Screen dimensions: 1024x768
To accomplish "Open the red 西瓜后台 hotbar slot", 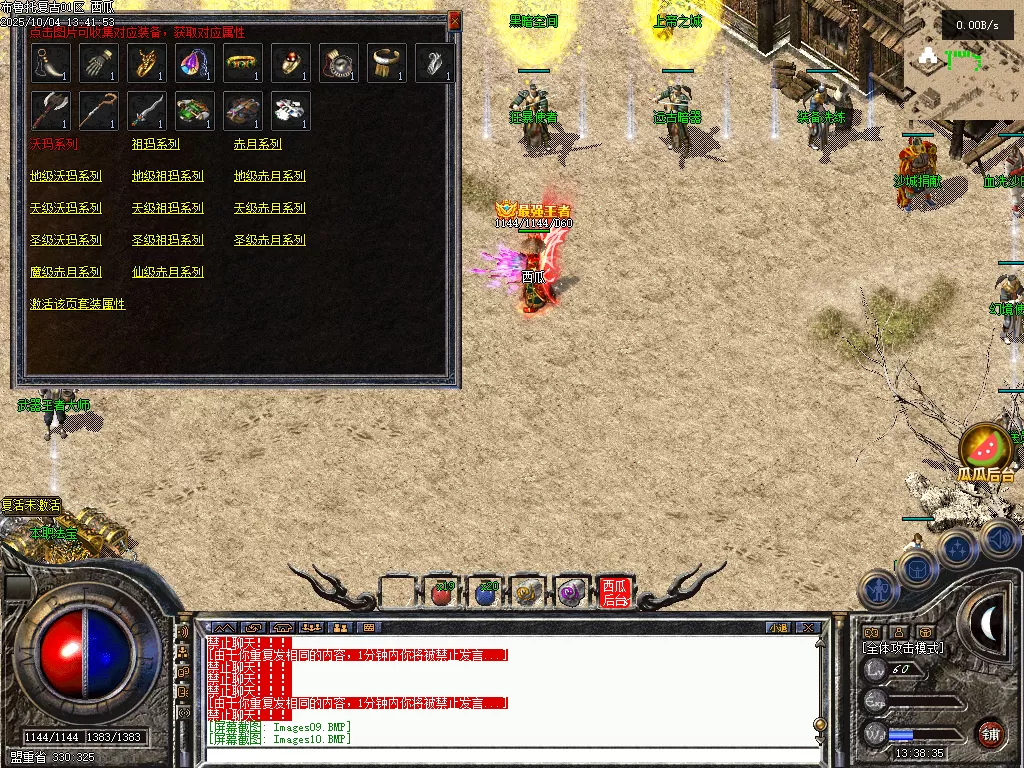I will point(615,593).
